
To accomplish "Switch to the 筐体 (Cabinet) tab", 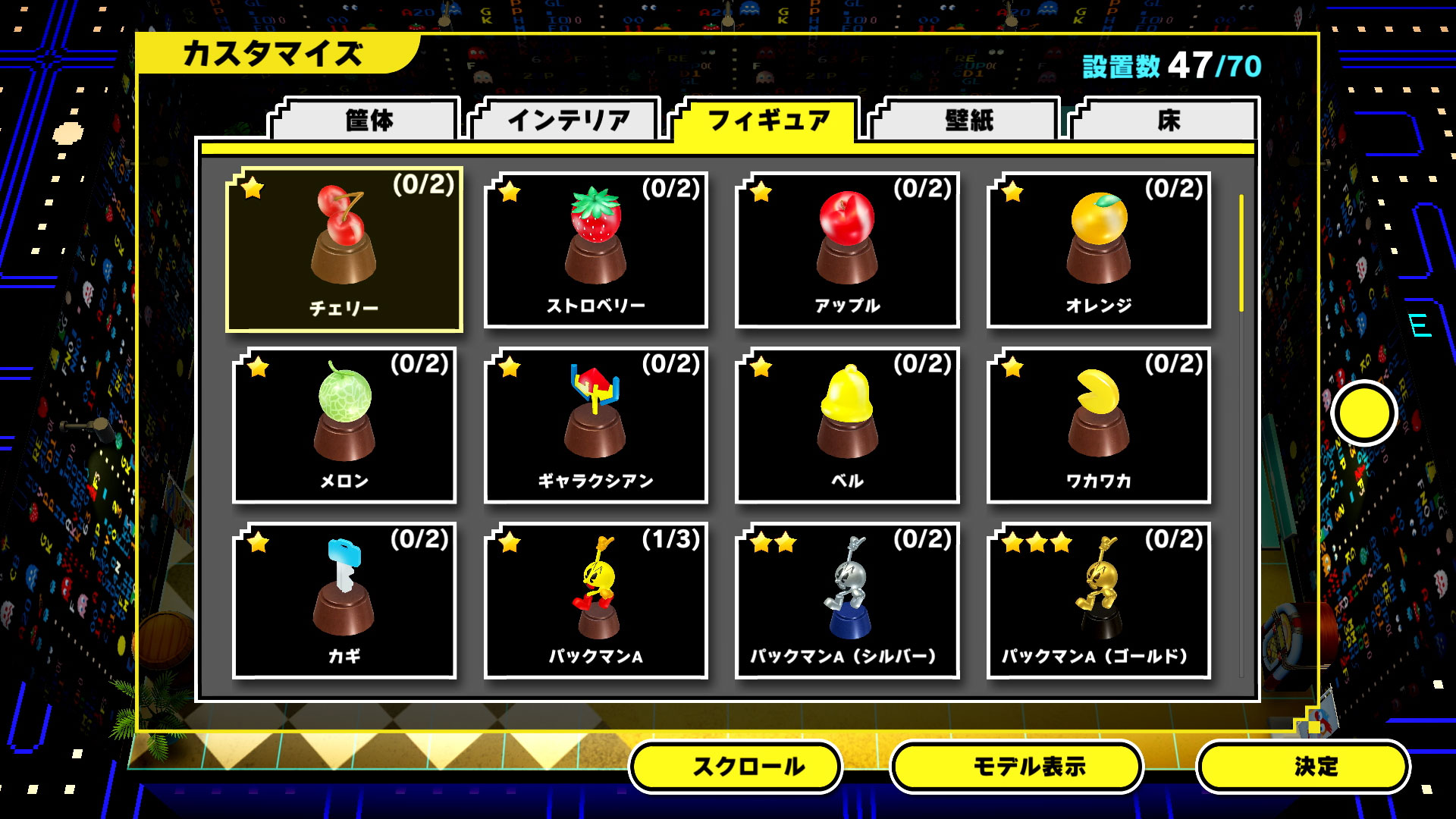I will click(369, 120).
